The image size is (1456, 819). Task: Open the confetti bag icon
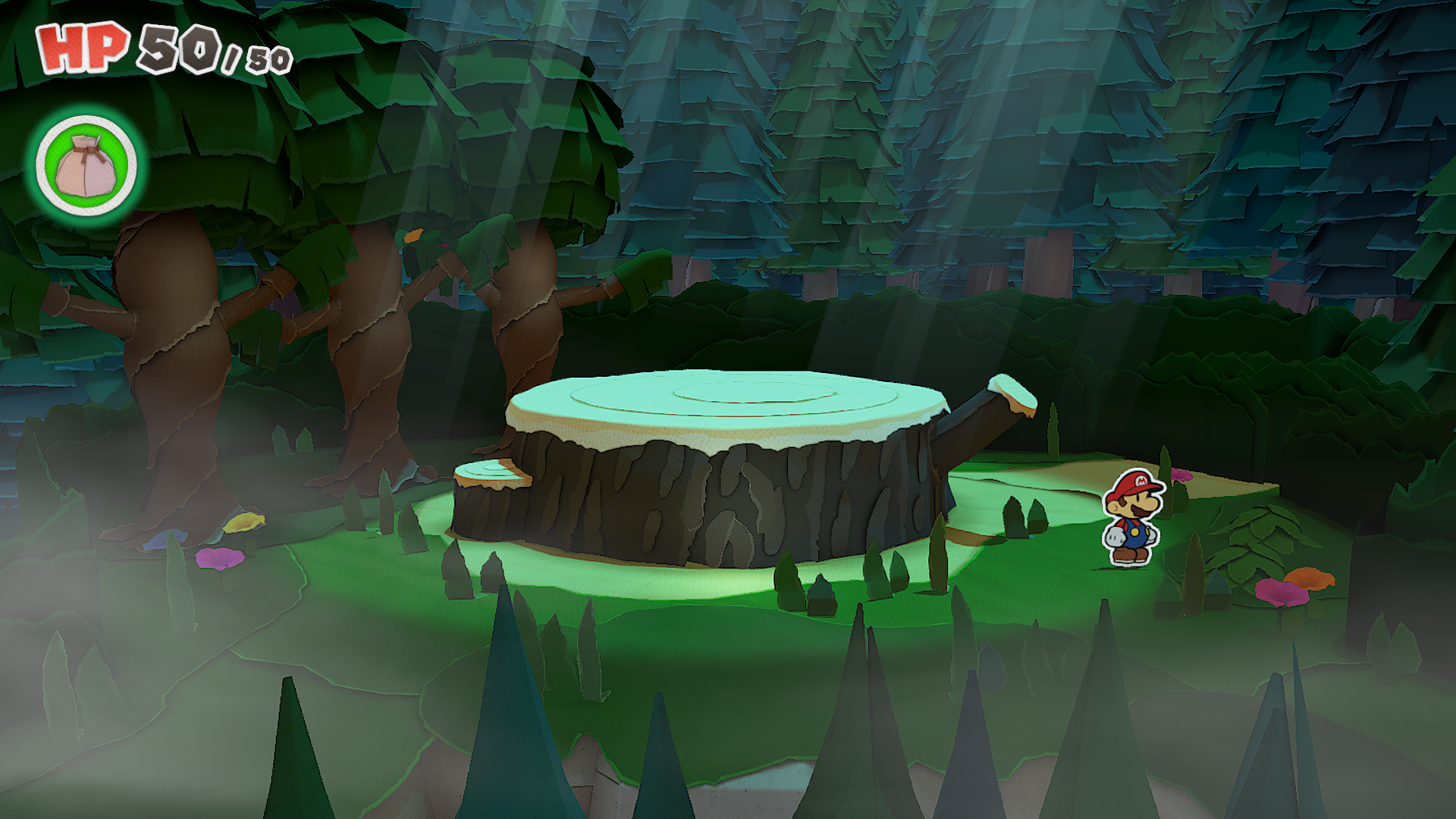pyautogui.click(x=86, y=165)
